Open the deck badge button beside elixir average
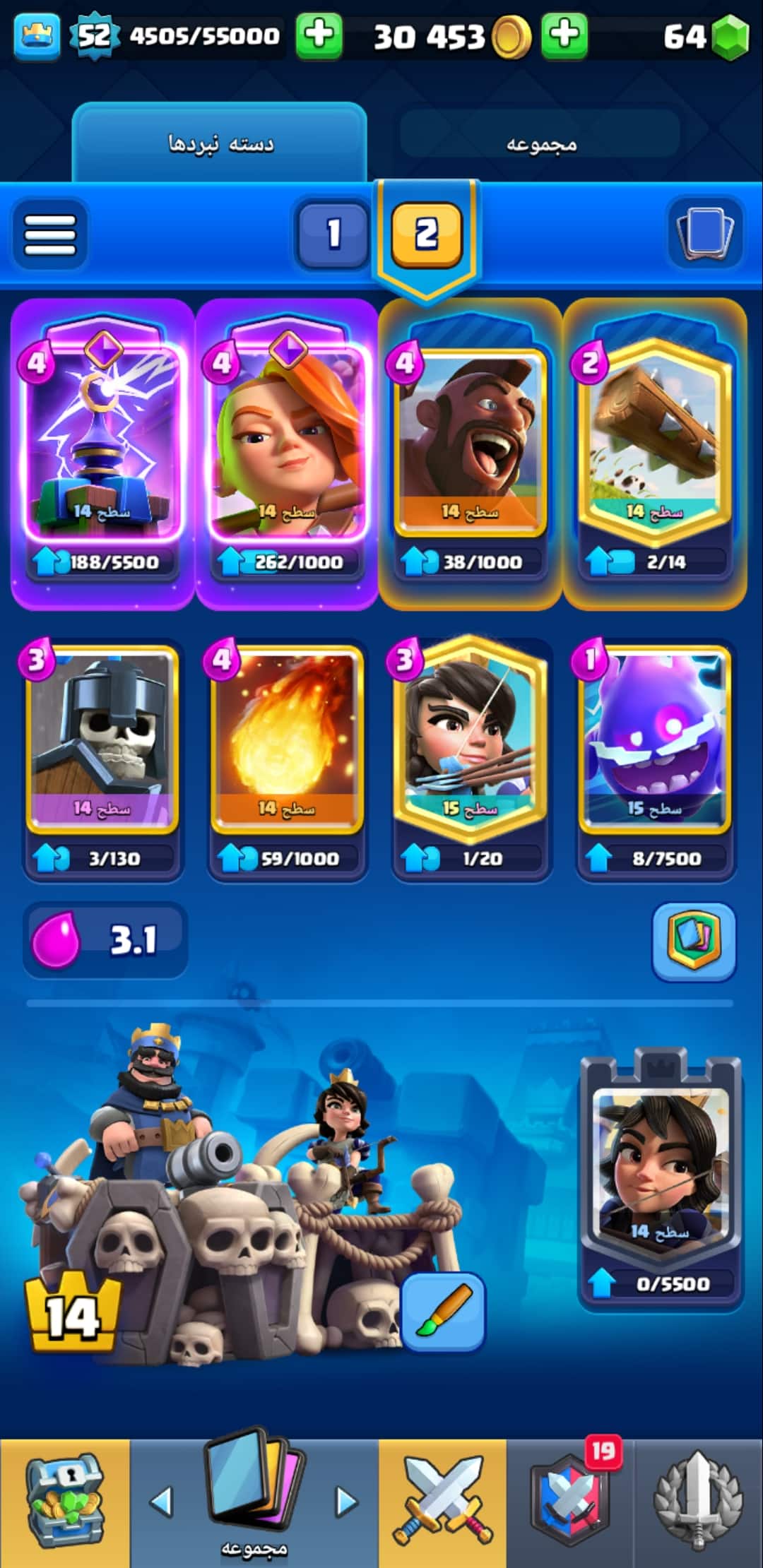Viewport: 763px width, 1568px height. [x=693, y=941]
